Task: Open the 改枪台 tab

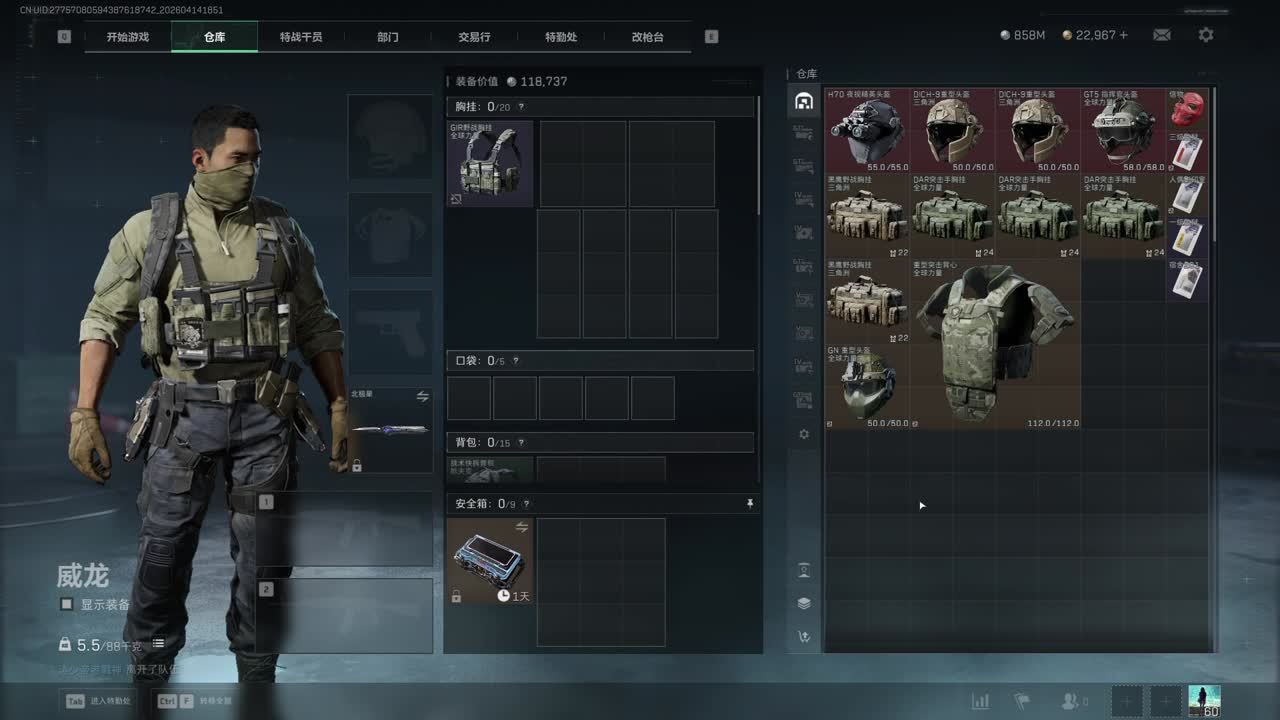Action: pyautogui.click(x=647, y=37)
